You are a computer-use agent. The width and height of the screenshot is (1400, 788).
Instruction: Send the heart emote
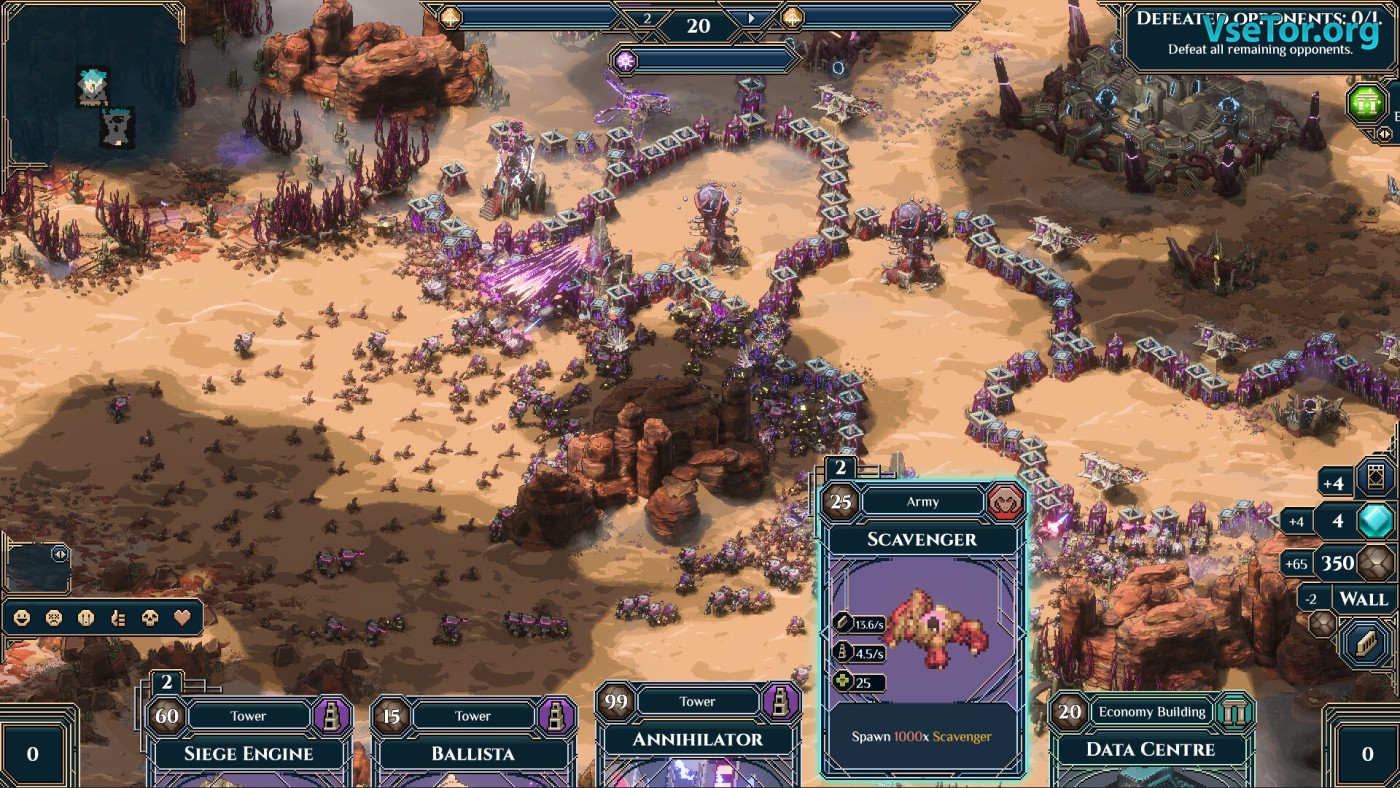coord(182,618)
